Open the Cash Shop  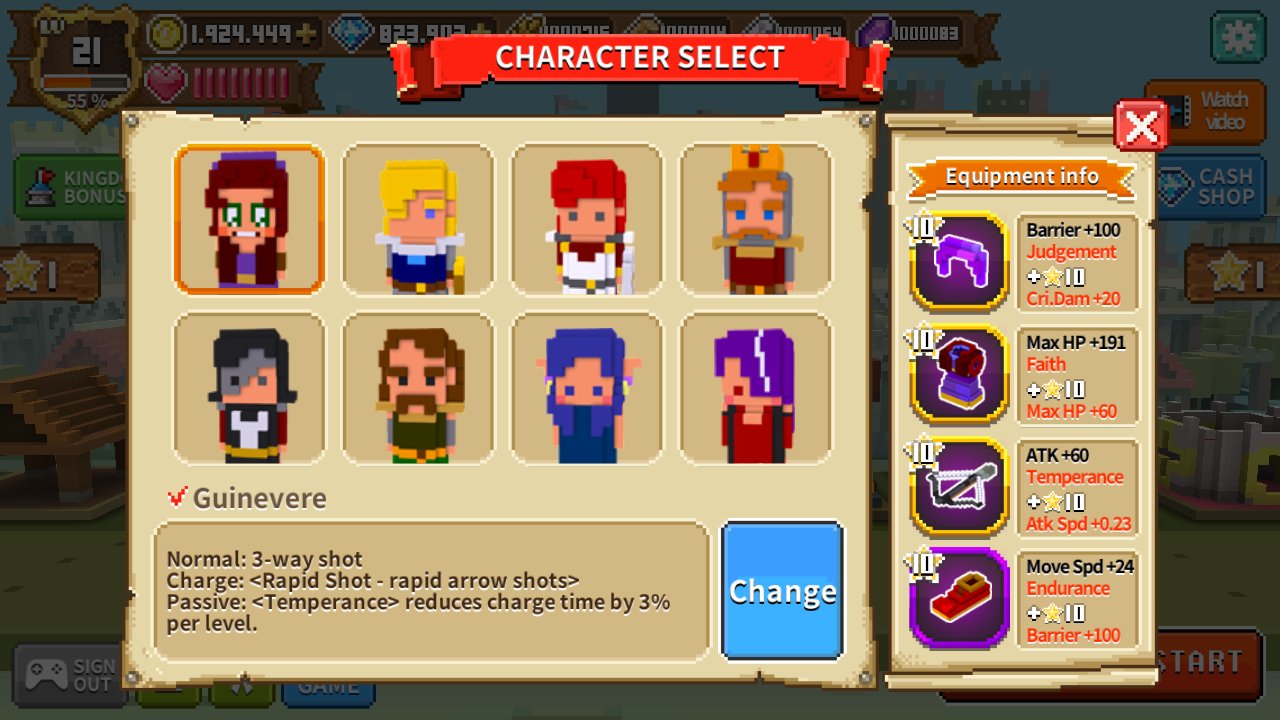click(x=1212, y=187)
